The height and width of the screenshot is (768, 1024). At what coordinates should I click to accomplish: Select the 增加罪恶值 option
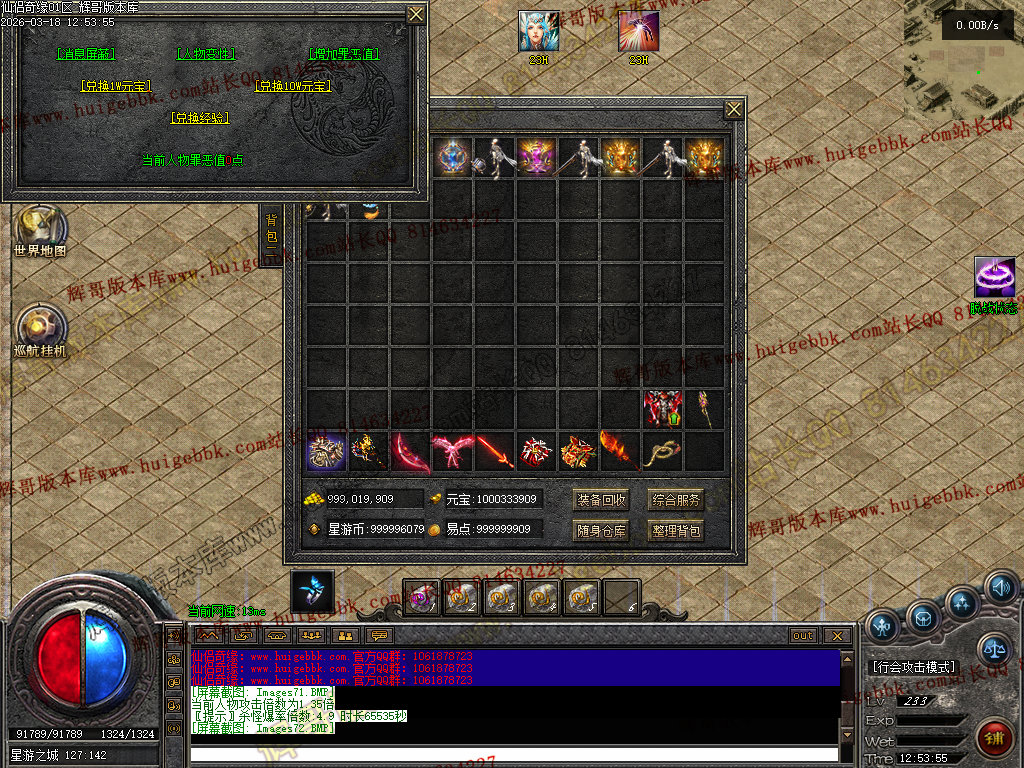coord(343,54)
